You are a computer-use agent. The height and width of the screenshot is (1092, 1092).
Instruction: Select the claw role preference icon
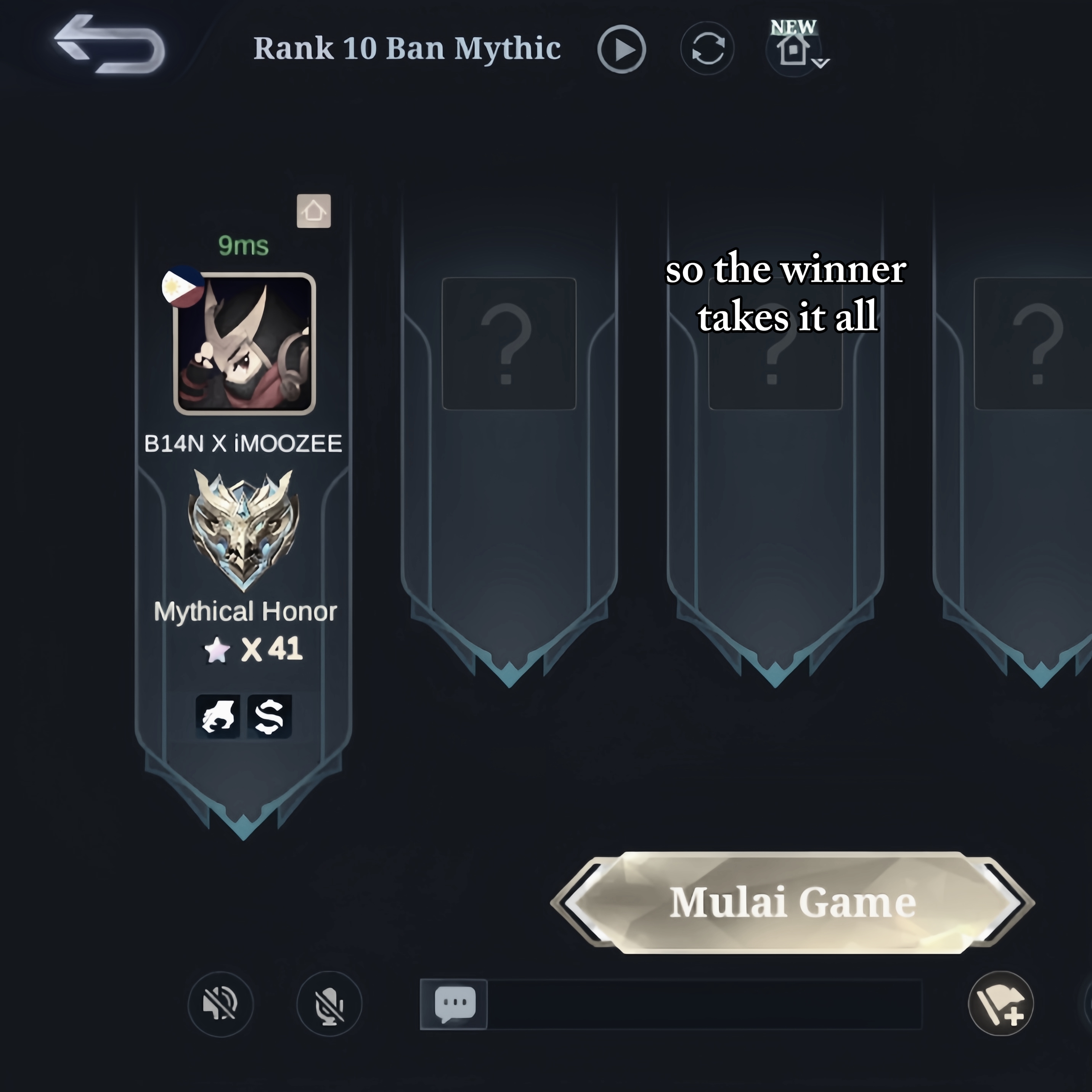tap(218, 716)
